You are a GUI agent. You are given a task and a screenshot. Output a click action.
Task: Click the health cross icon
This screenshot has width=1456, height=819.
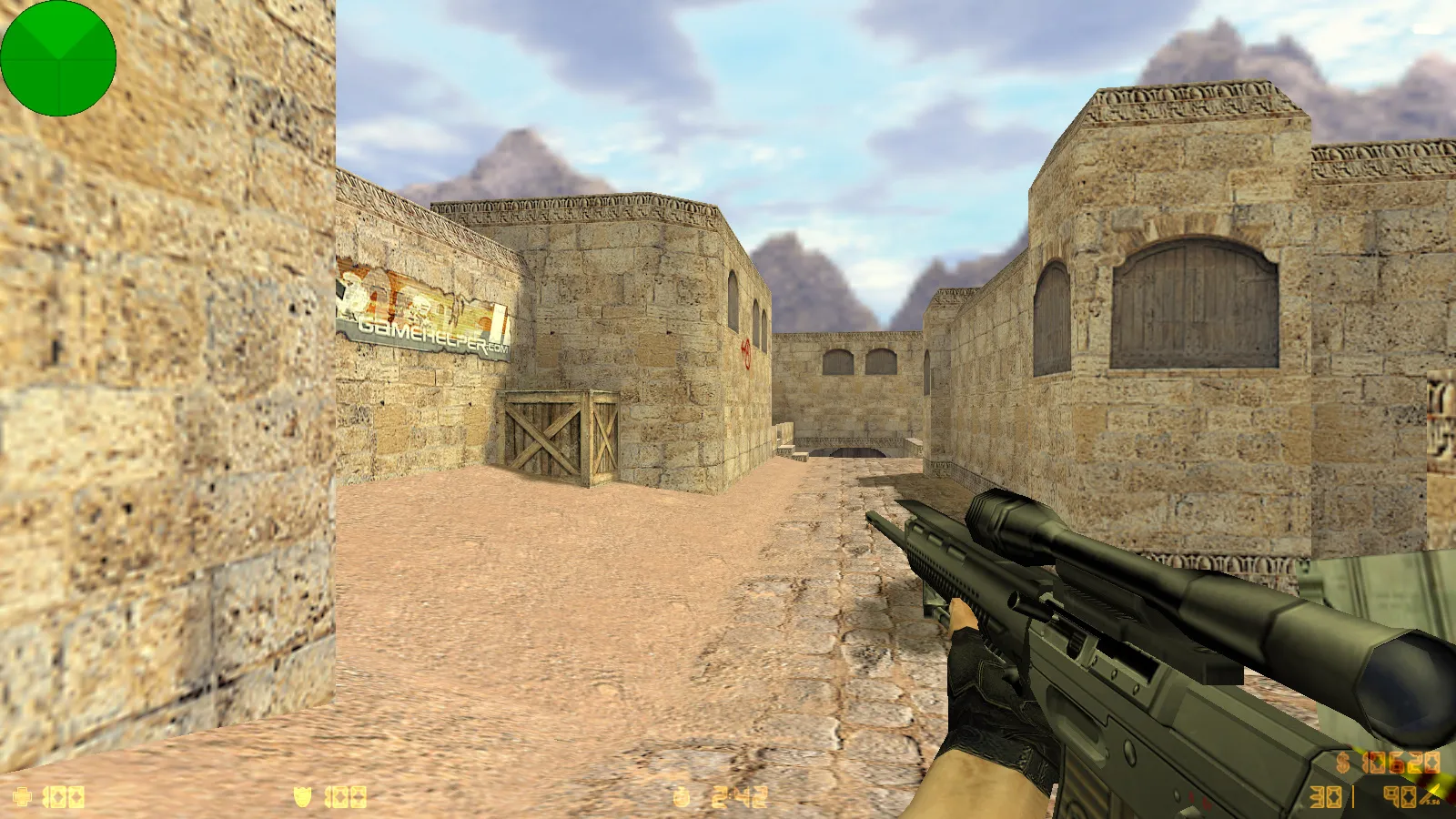[x=23, y=794]
